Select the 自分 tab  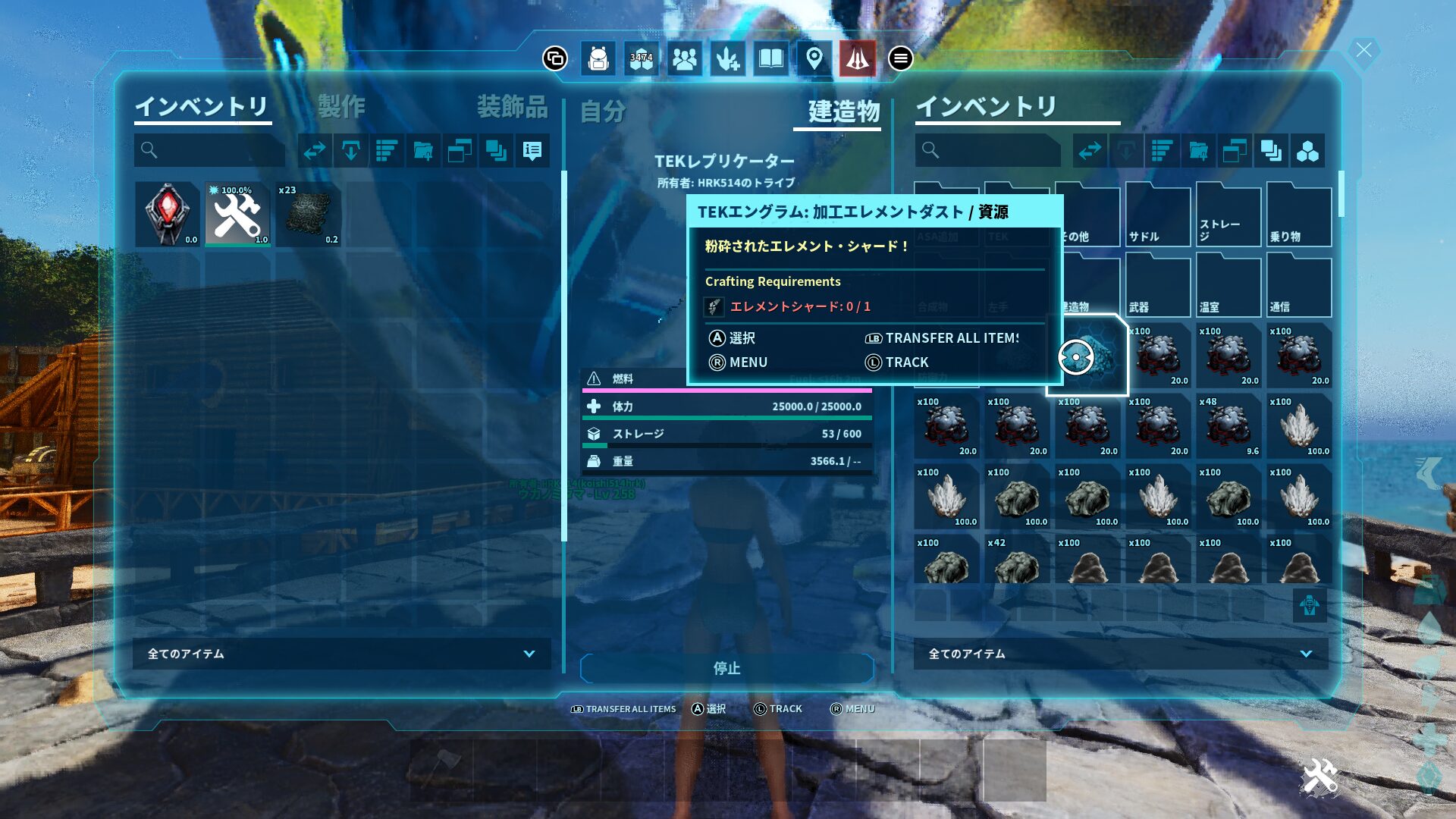pyautogui.click(x=603, y=111)
